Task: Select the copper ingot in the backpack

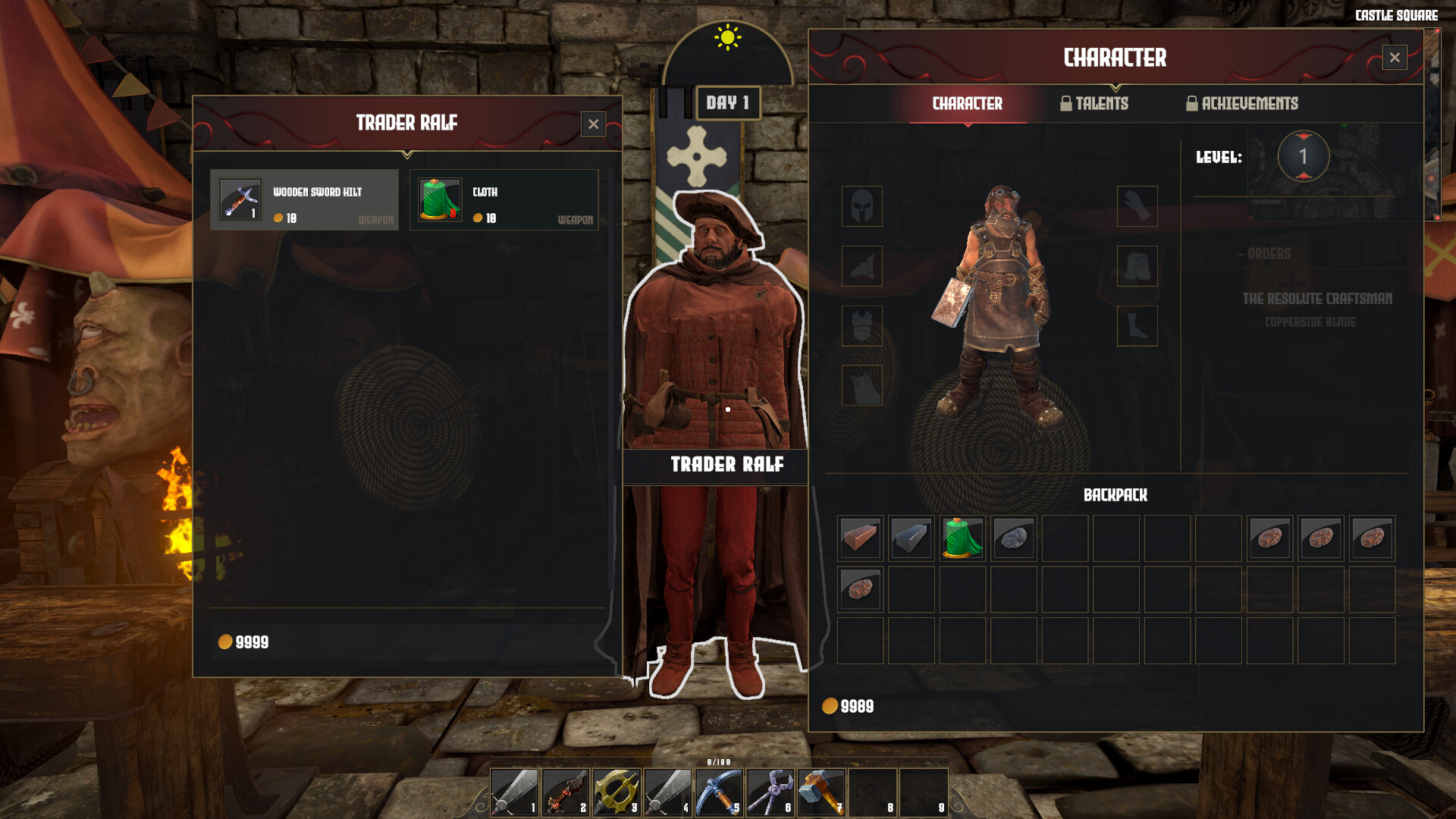Action: [860, 538]
